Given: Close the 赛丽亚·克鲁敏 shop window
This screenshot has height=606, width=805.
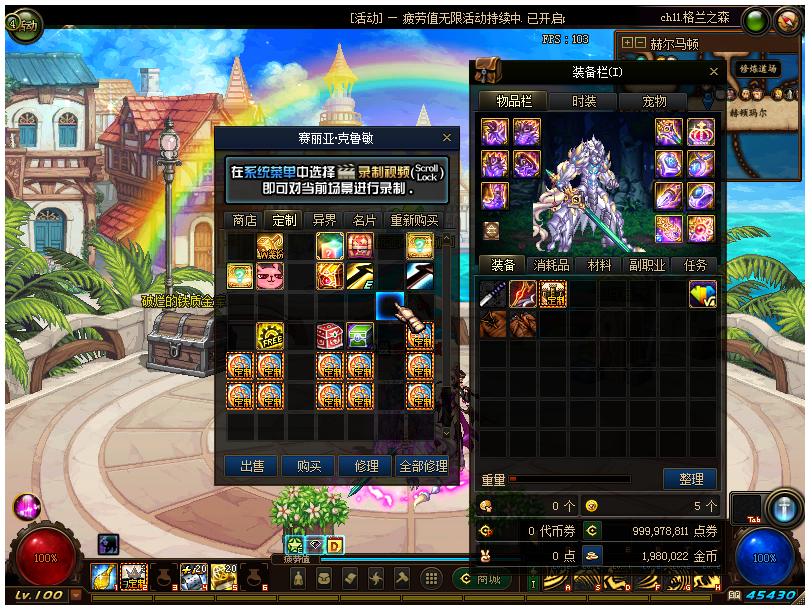Looking at the screenshot, I should 447,138.
